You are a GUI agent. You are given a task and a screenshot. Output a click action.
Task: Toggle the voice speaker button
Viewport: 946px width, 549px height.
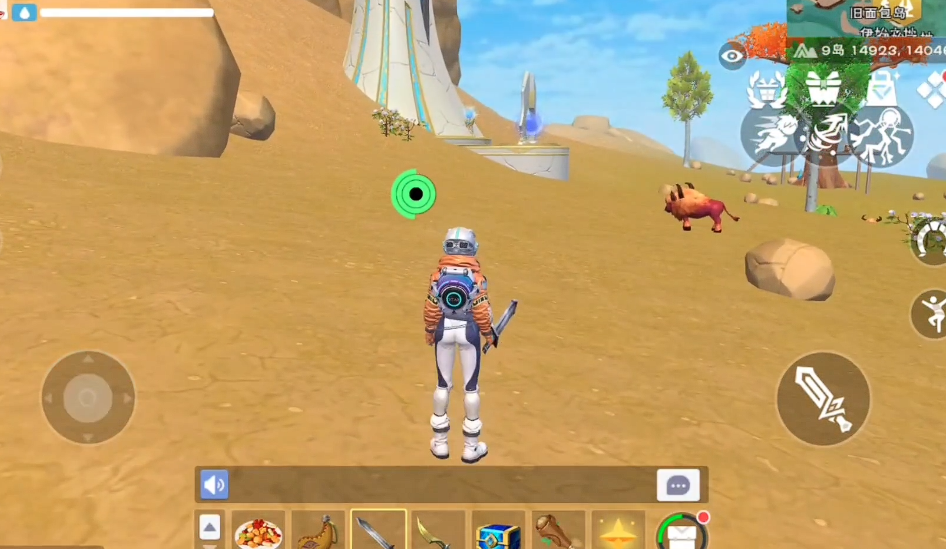[214, 485]
